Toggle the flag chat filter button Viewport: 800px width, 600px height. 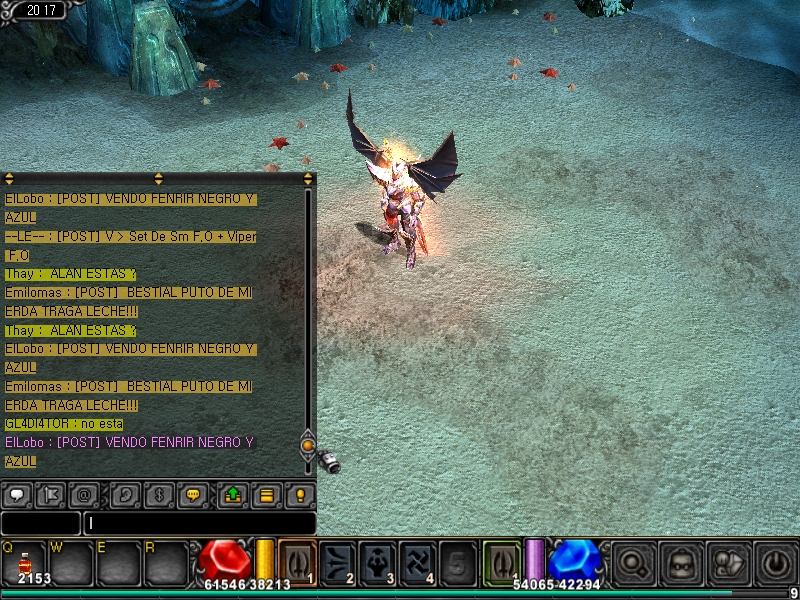50,494
